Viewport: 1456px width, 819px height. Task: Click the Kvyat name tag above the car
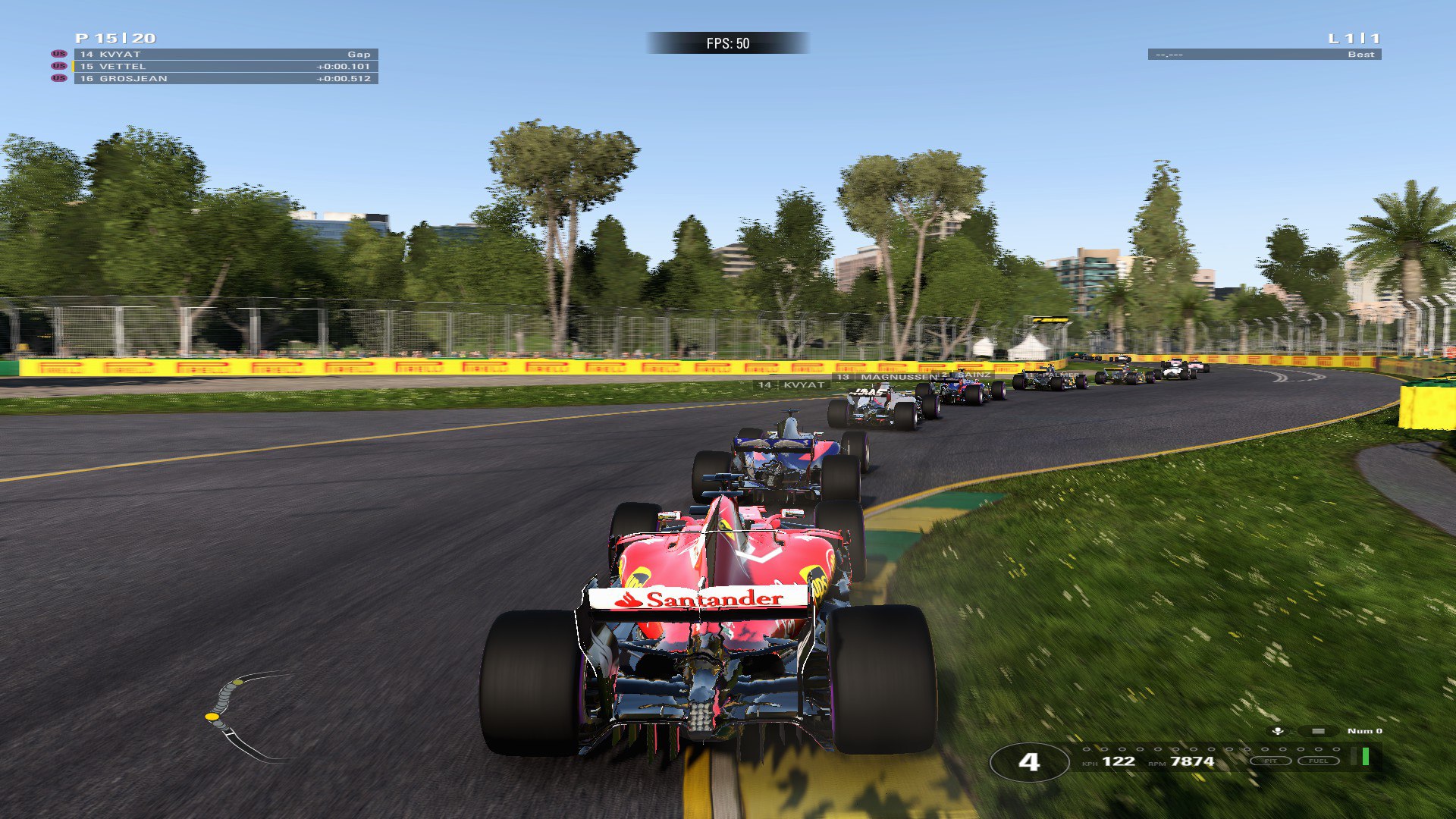coord(792,385)
